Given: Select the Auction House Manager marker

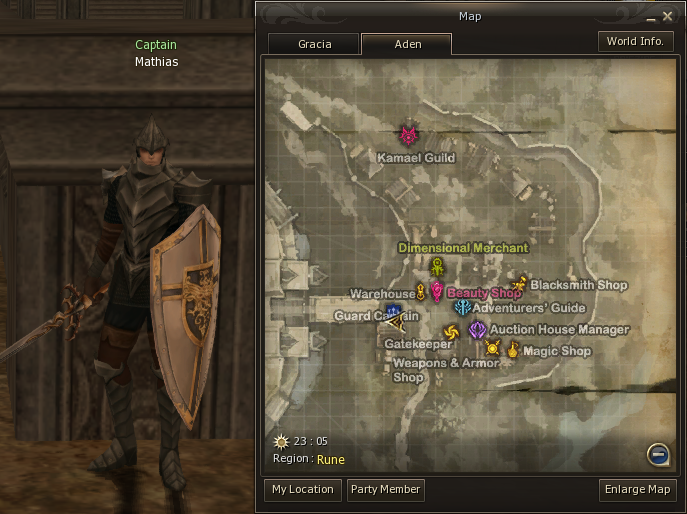Looking at the screenshot, I should click(478, 329).
